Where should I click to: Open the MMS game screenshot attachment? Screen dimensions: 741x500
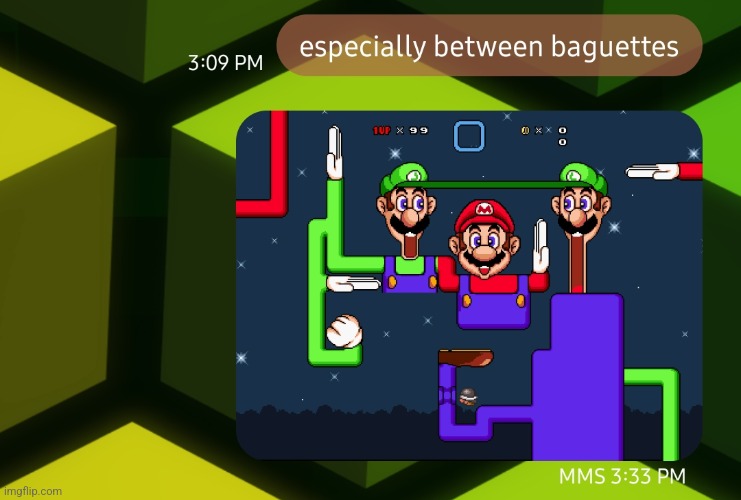point(469,285)
